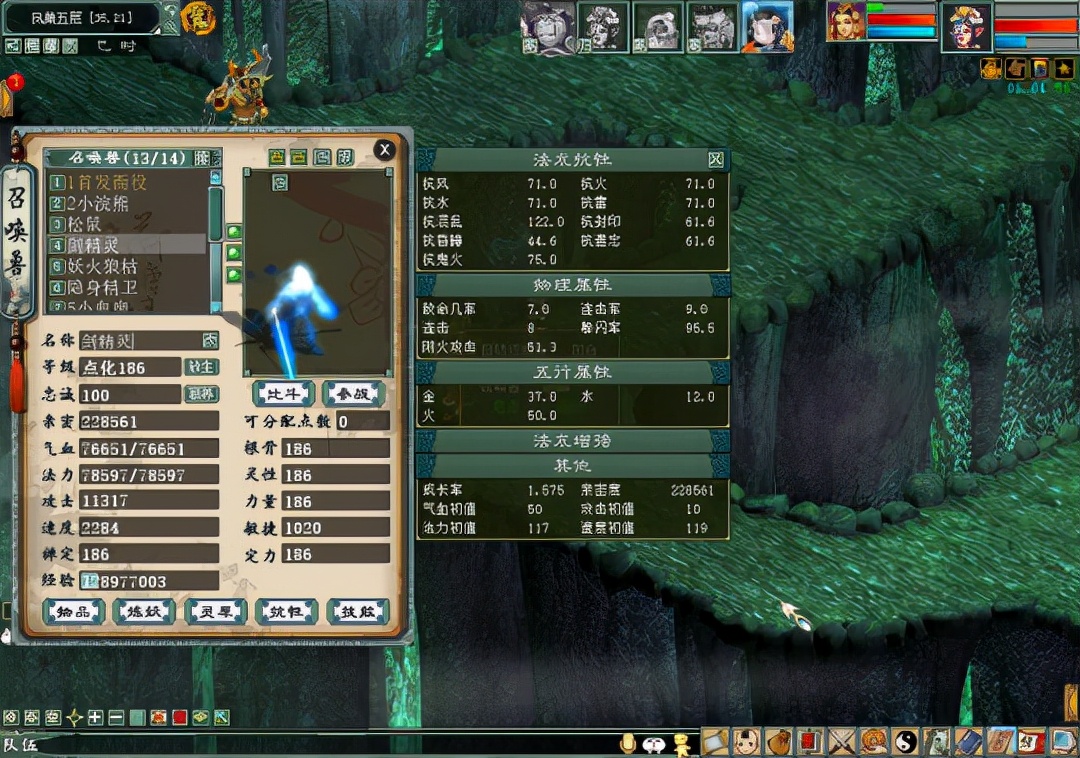This screenshot has width=1080, height=758.
Task: Open the 技能 skills button
Action: pyautogui.click(x=357, y=612)
